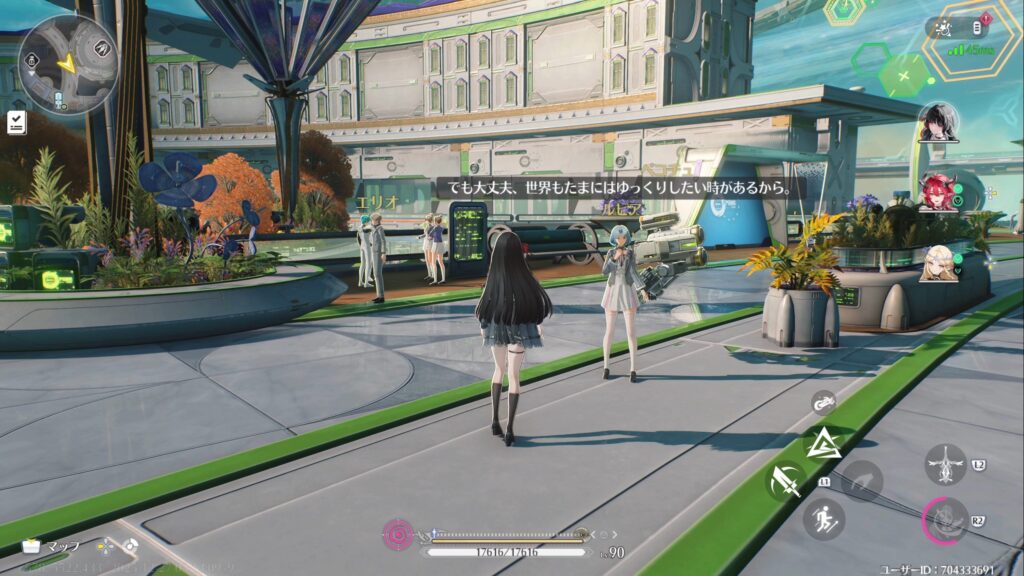Switch to the blonde party character

coord(938,263)
